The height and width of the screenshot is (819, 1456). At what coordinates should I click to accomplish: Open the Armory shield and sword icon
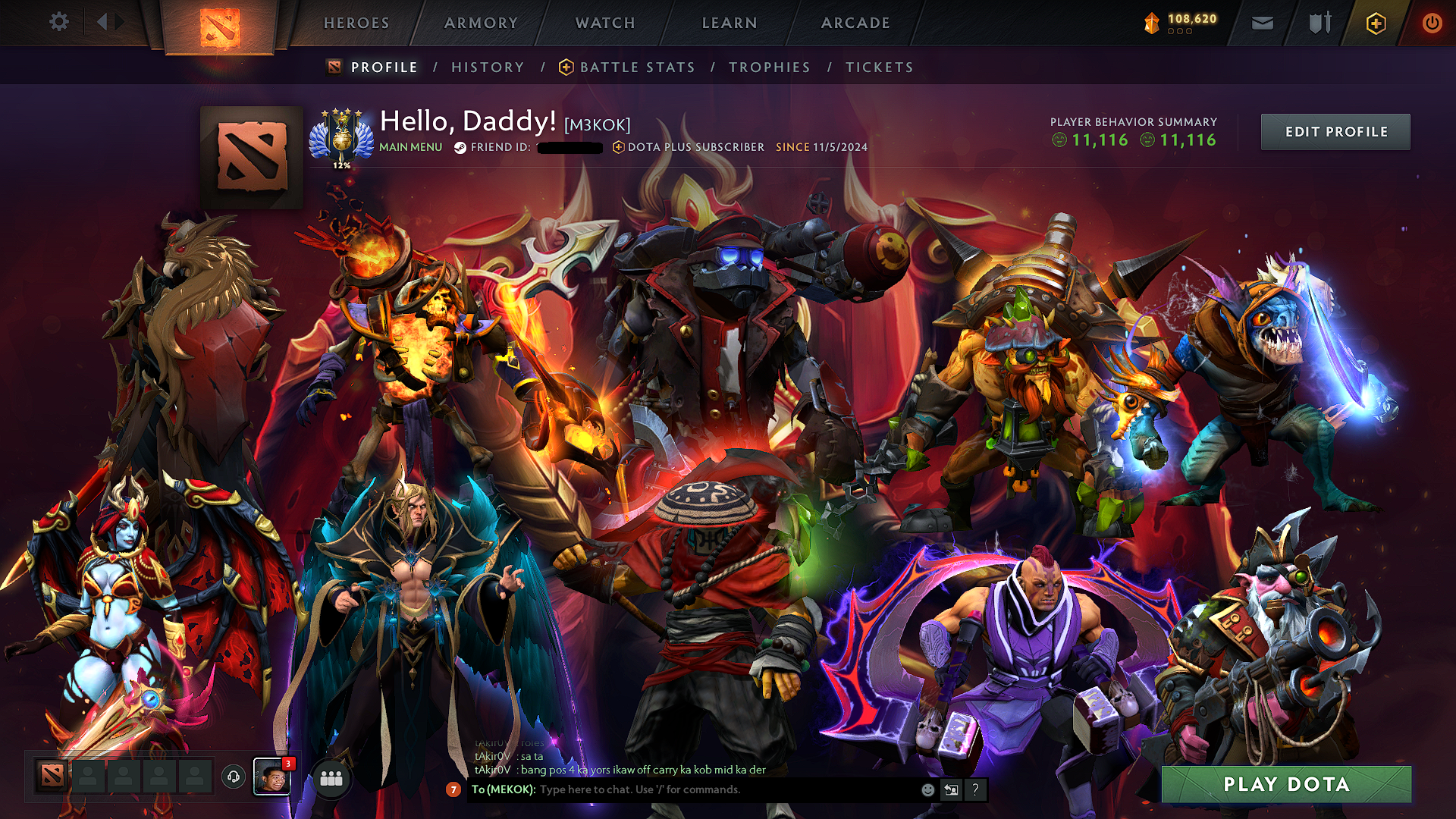point(1319,23)
